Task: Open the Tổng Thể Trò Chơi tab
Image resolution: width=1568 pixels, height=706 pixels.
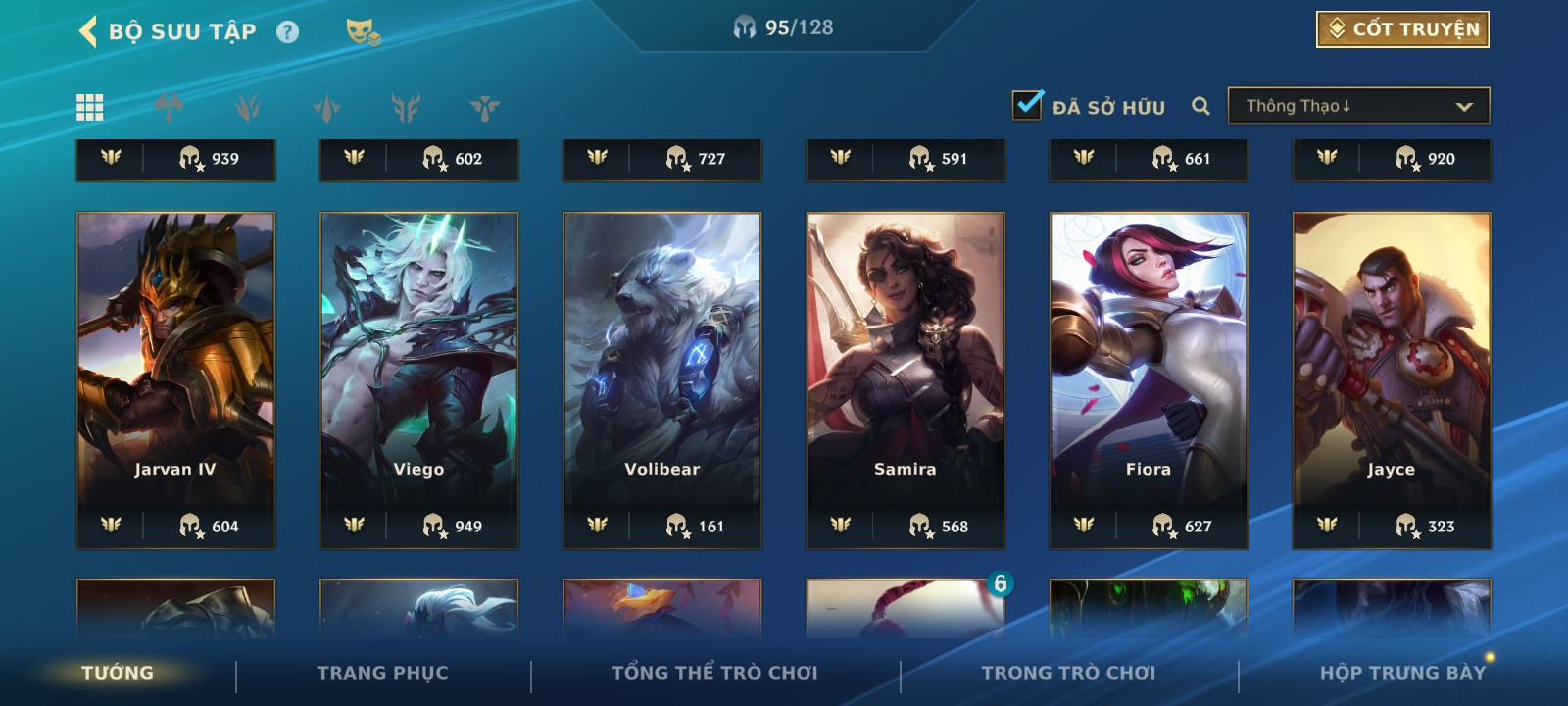Action: (x=714, y=673)
